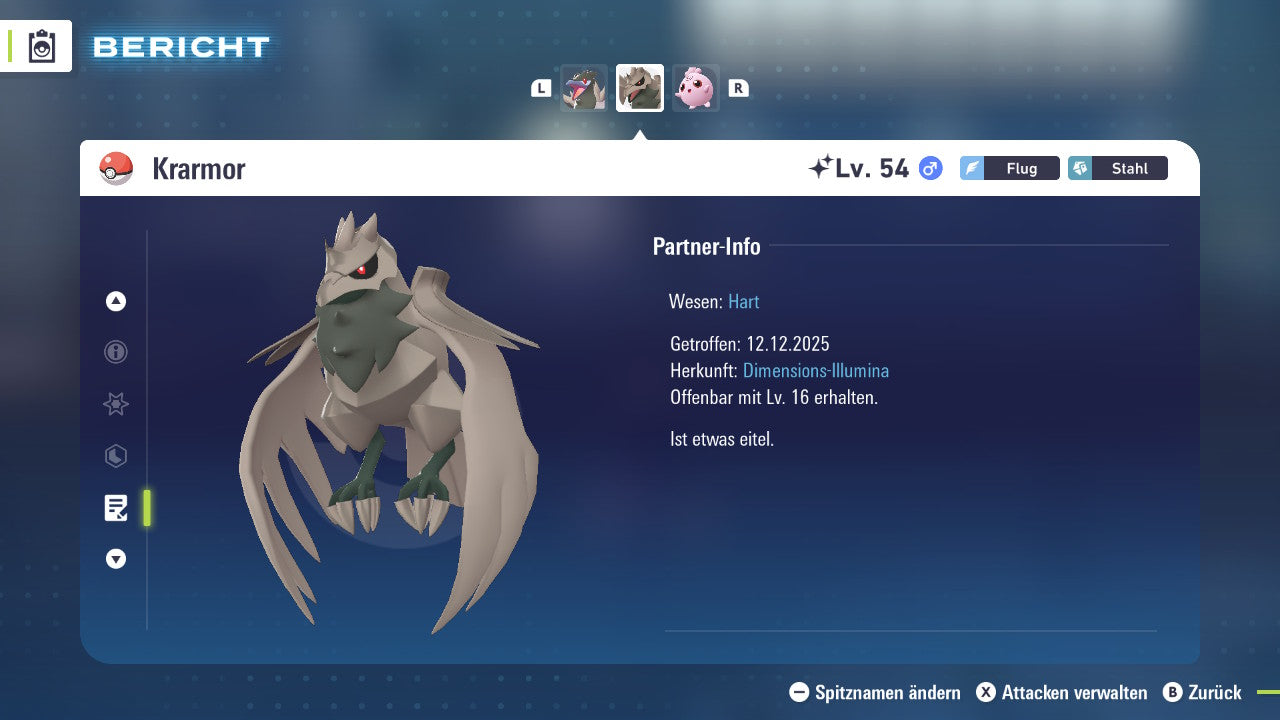Select the pink round Pokémon thumbnail
This screenshot has width=1280, height=720.
(x=695, y=88)
